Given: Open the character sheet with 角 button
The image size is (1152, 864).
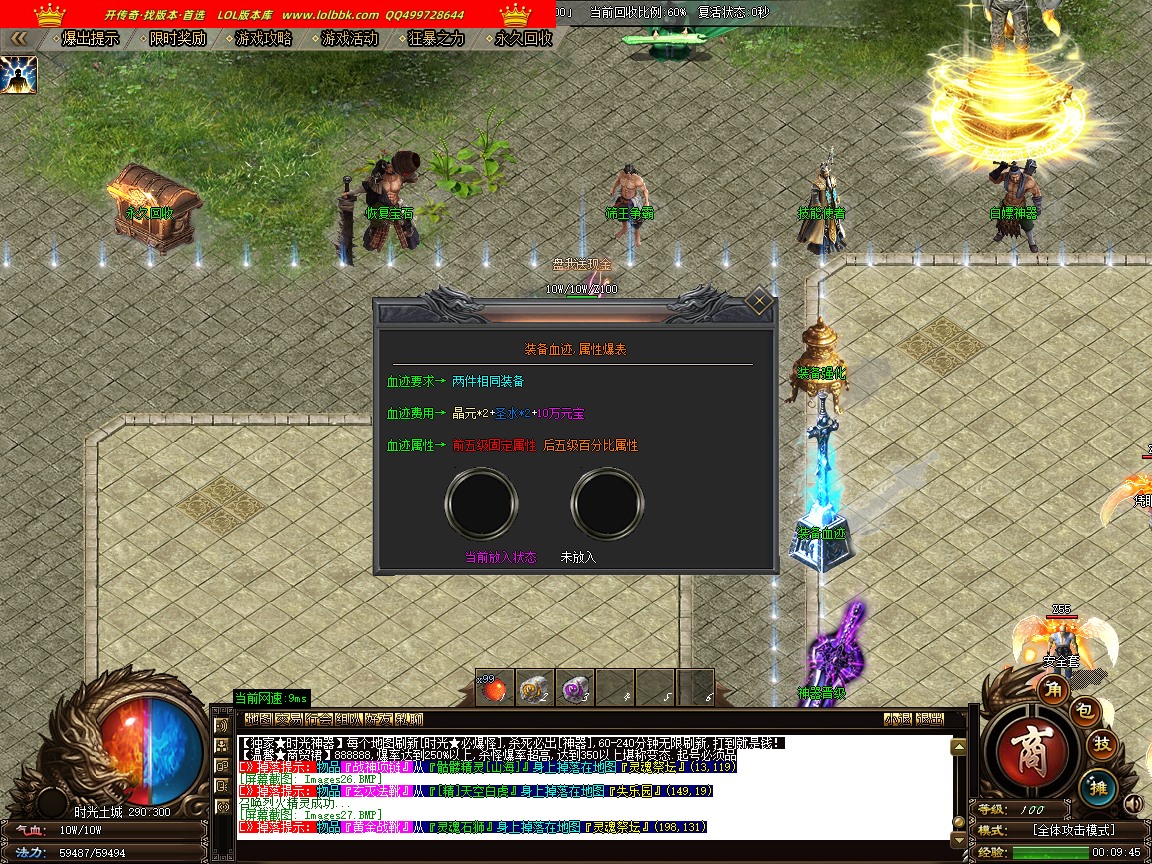Looking at the screenshot, I should click(1053, 688).
